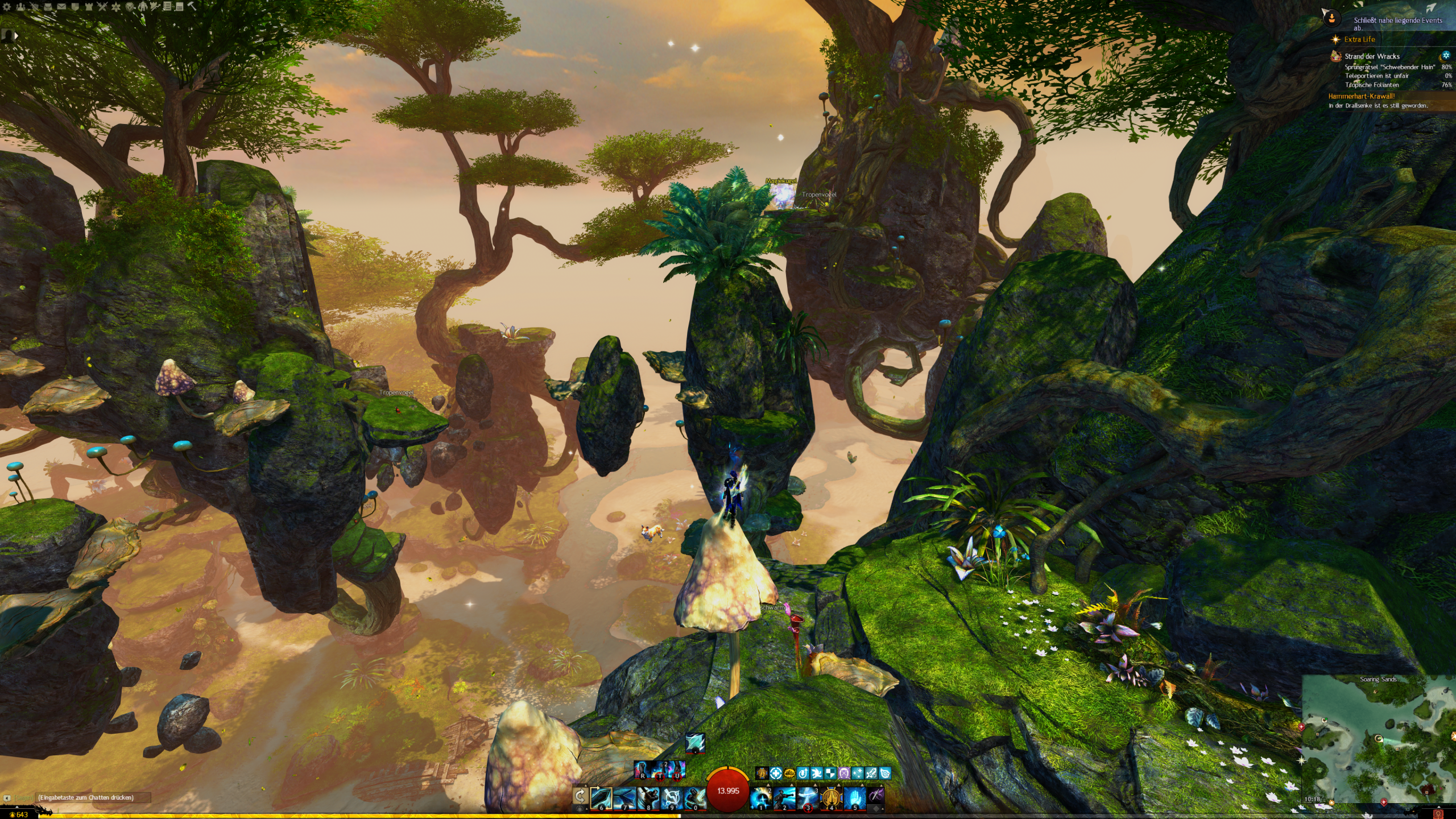
Task: Activate weapon skill in slot 6
Action: (601, 797)
